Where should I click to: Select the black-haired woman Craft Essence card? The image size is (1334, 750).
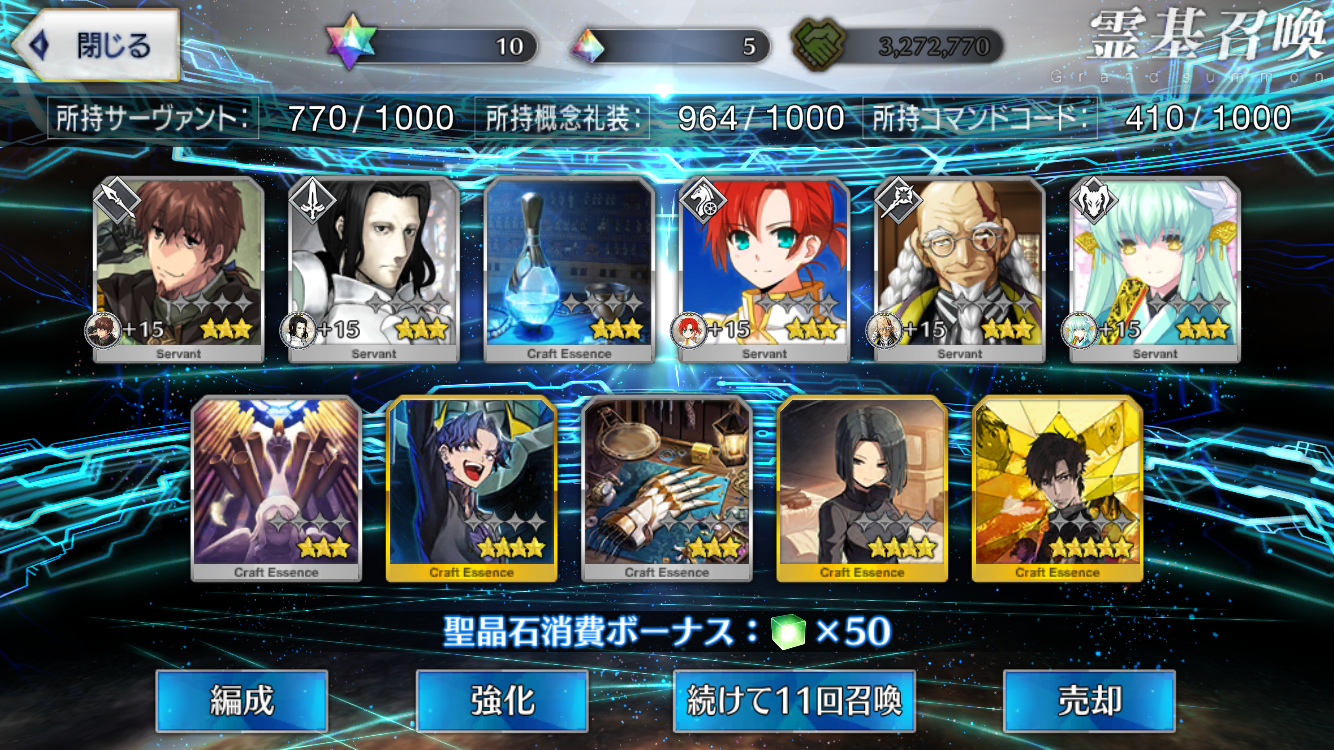click(x=862, y=487)
